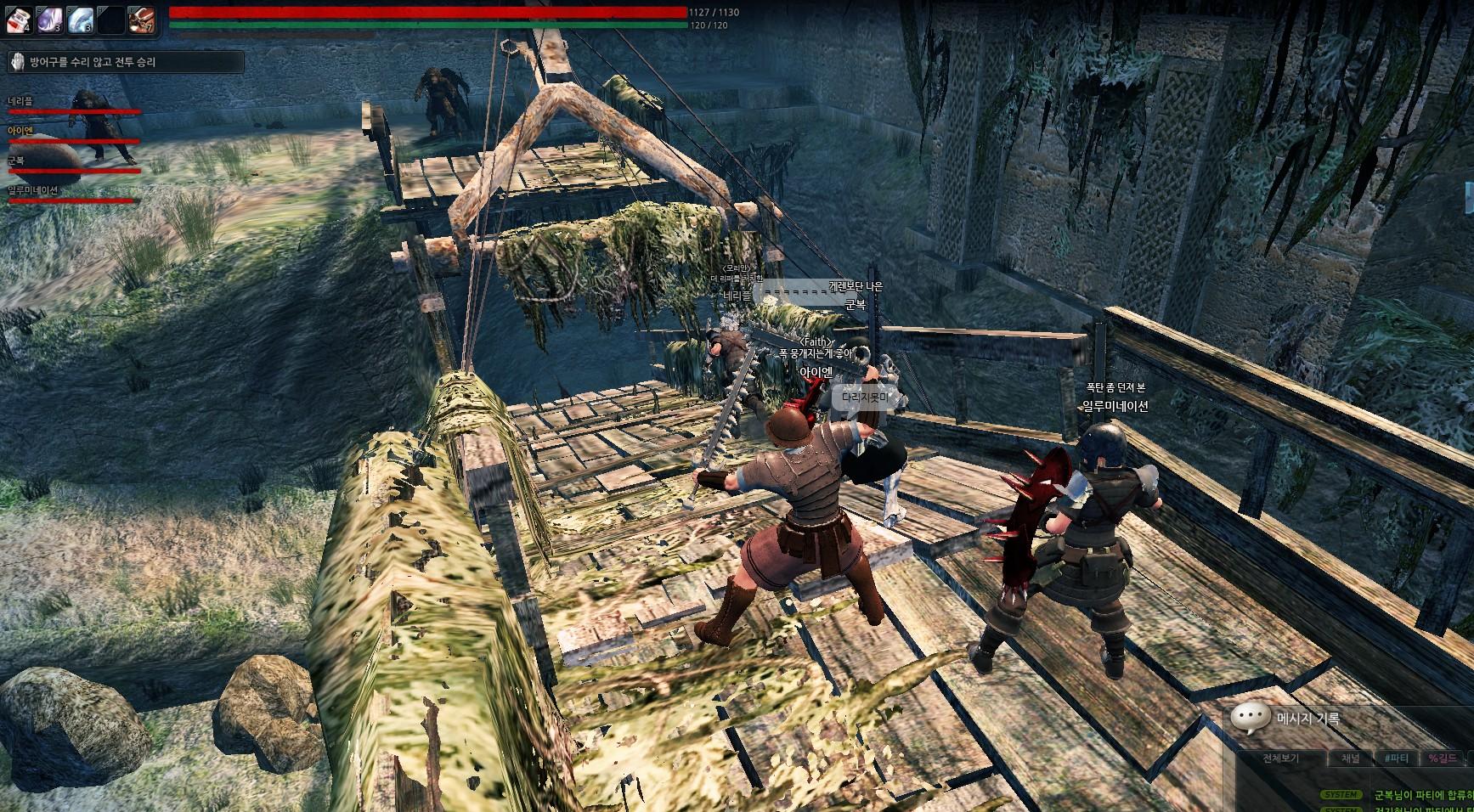Image resolution: width=1474 pixels, height=812 pixels.
Task: Activate the red spear item in the last slot
Action: click(141, 19)
